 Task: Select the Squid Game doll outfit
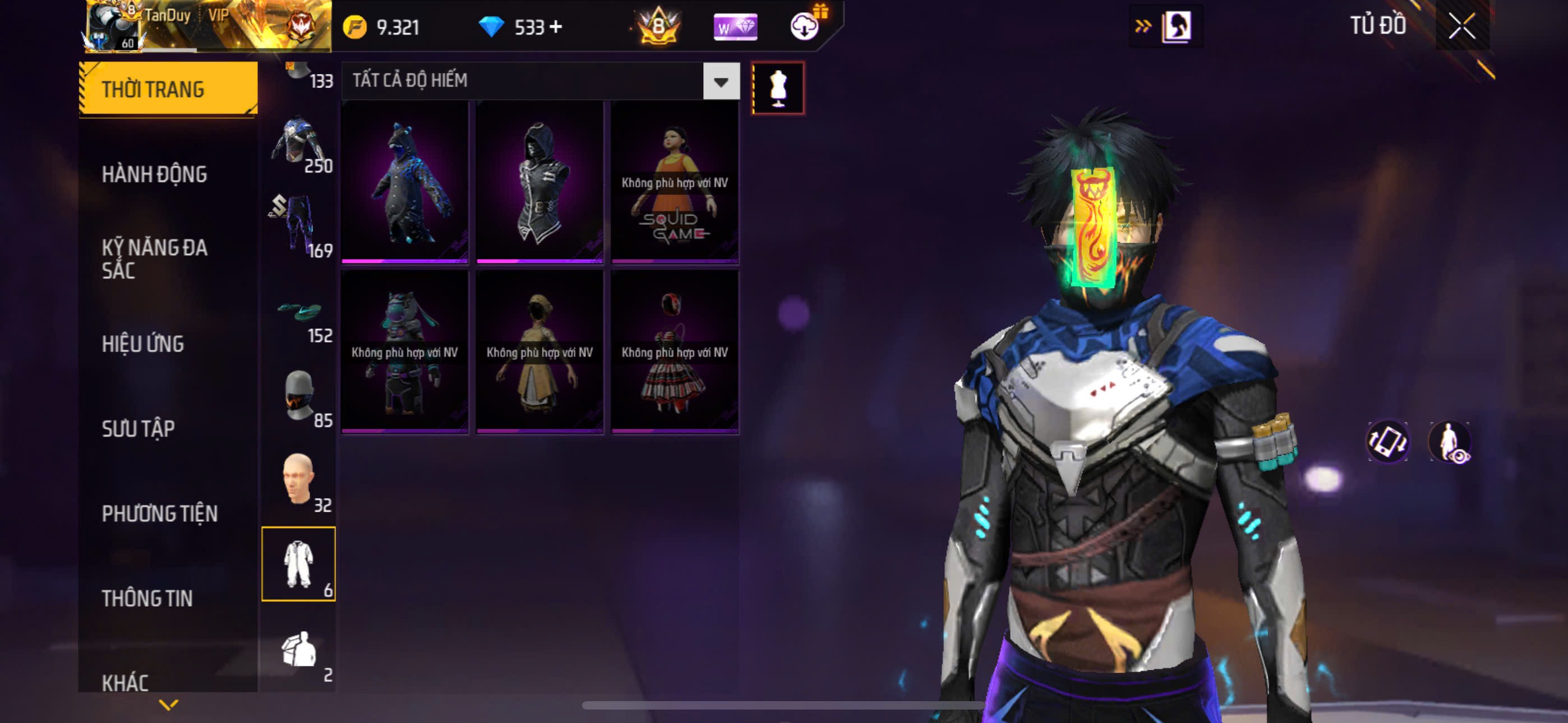tap(675, 183)
